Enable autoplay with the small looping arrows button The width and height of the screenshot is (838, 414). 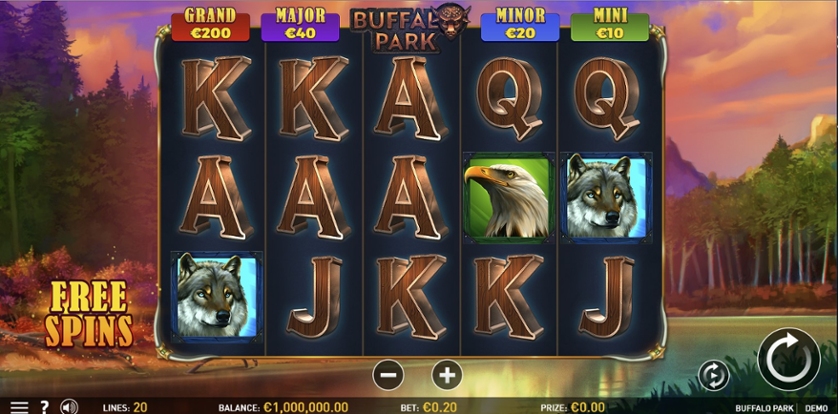[x=713, y=375]
